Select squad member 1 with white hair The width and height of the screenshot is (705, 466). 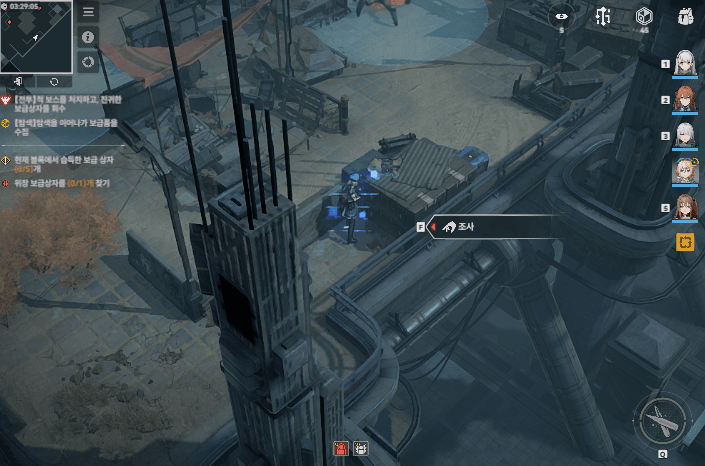pos(685,63)
